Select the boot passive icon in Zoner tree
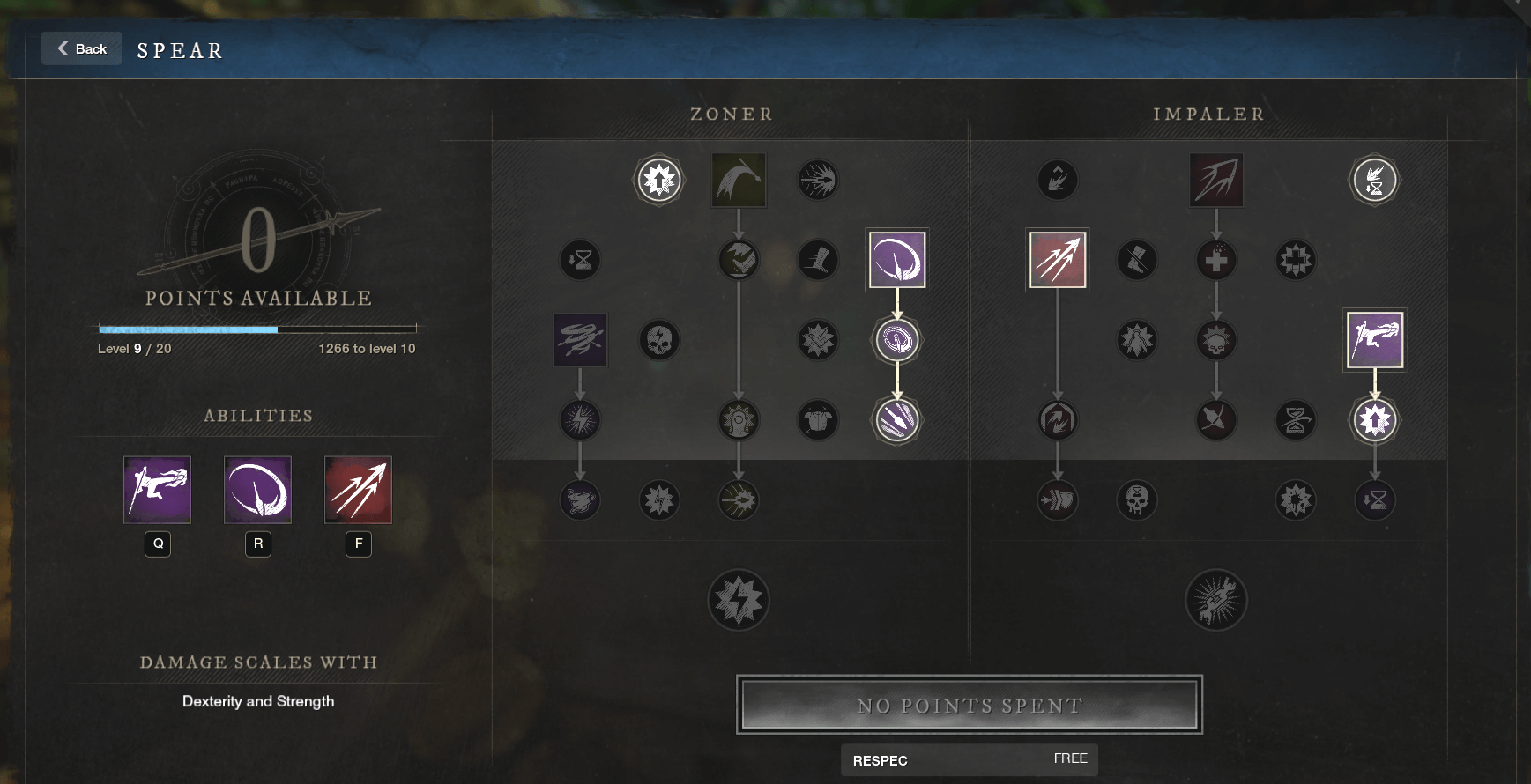Image resolution: width=1531 pixels, height=784 pixels. [819, 260]
